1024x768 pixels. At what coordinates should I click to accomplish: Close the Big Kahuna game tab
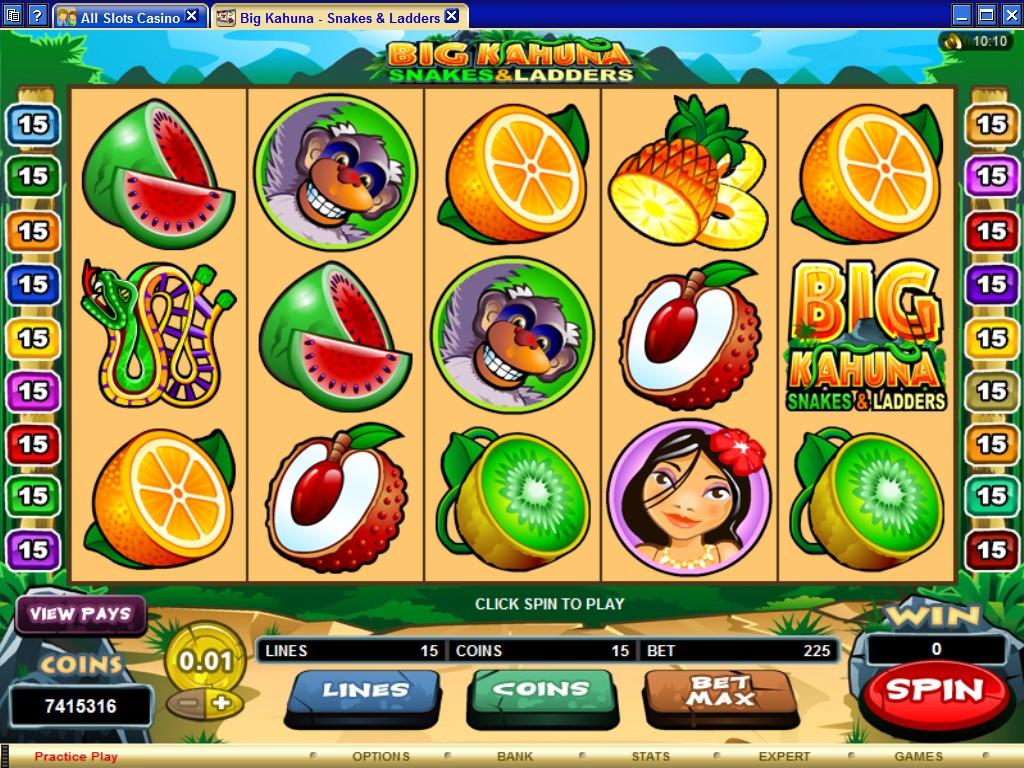(x=451, y=16)
